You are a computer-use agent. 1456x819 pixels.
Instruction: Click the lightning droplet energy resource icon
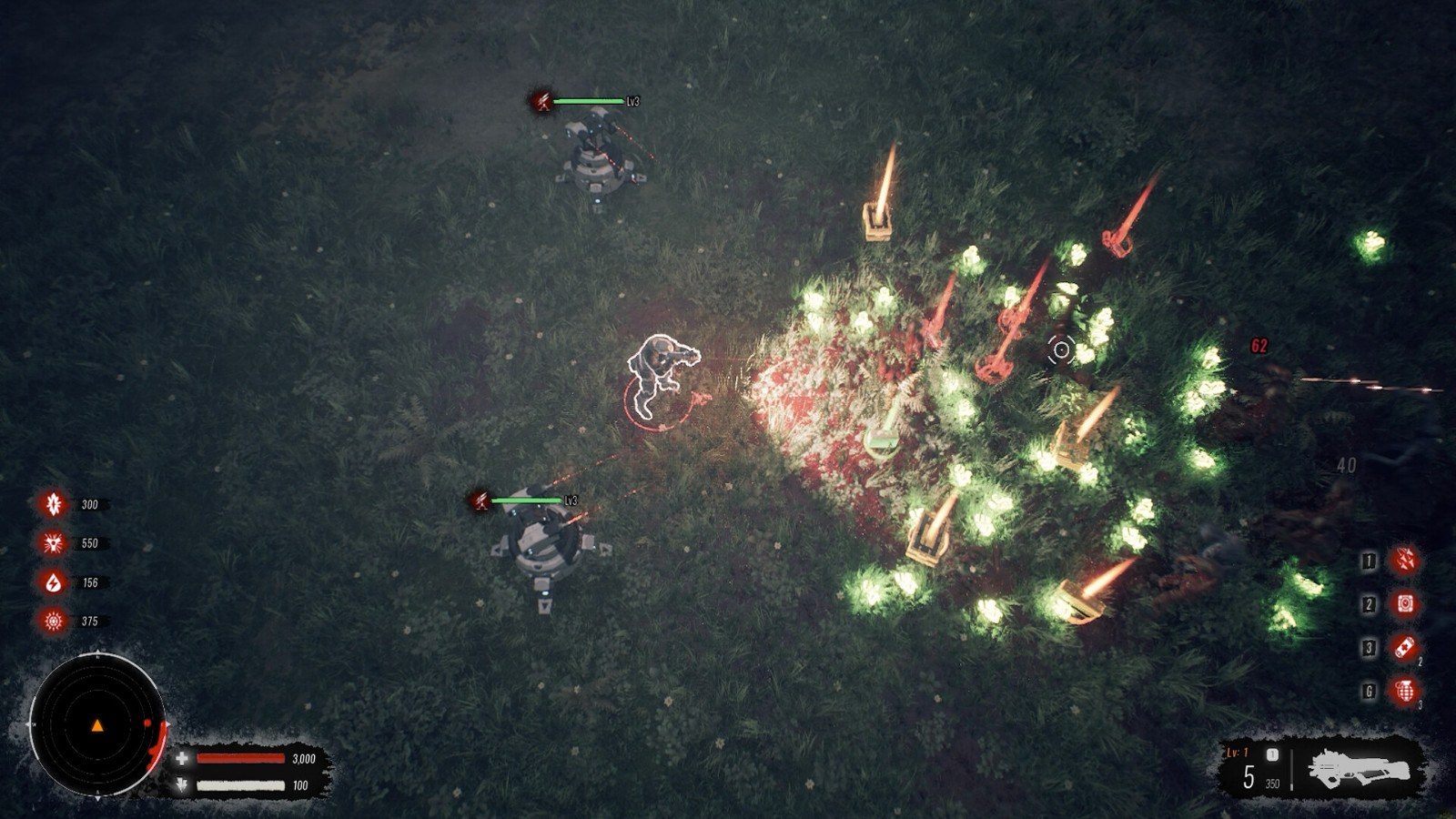pyautogui.click(x=54, y=582)
